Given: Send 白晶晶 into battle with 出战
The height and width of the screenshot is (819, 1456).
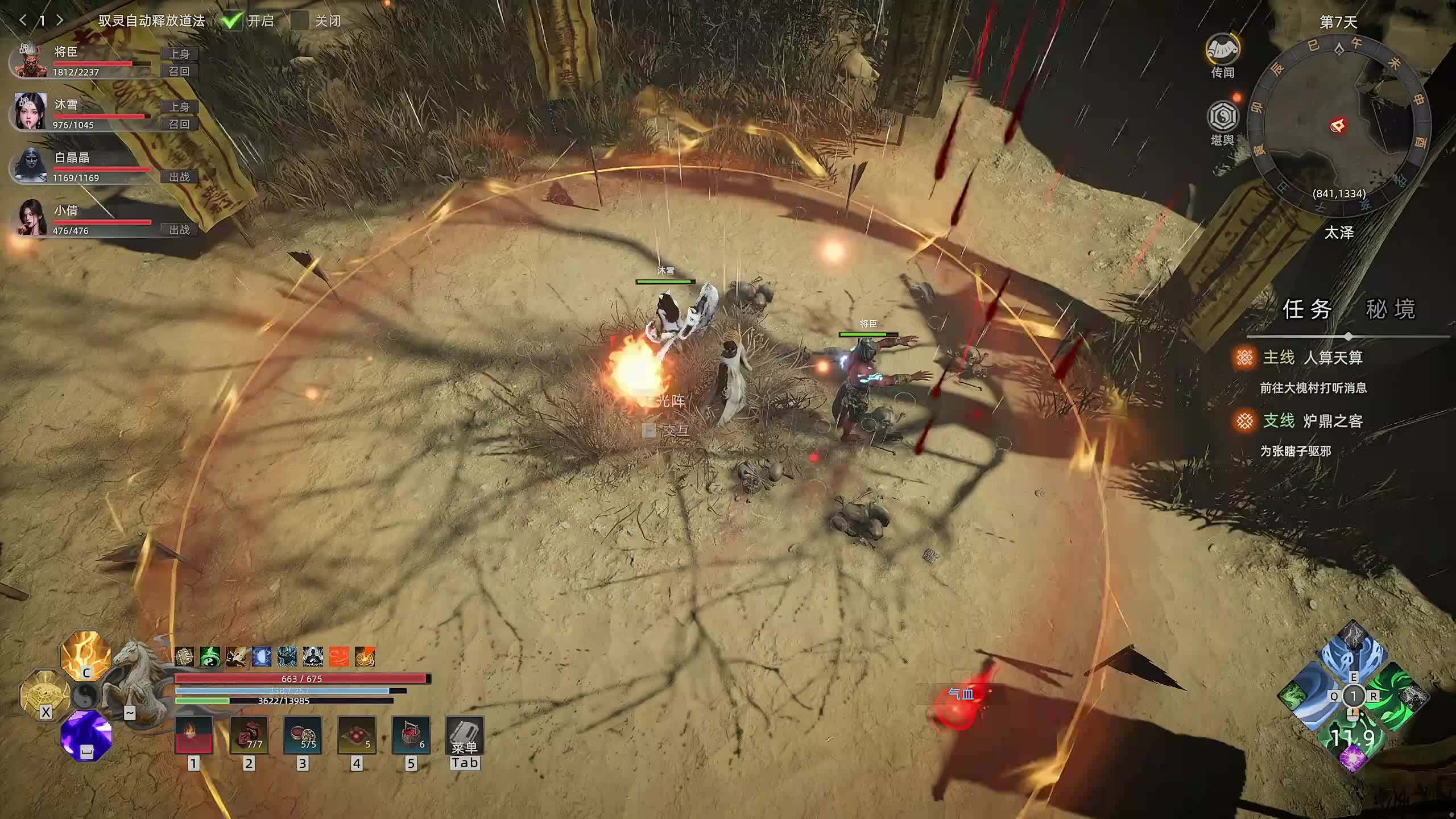Looking at the screenshot, I should point(179,177).
